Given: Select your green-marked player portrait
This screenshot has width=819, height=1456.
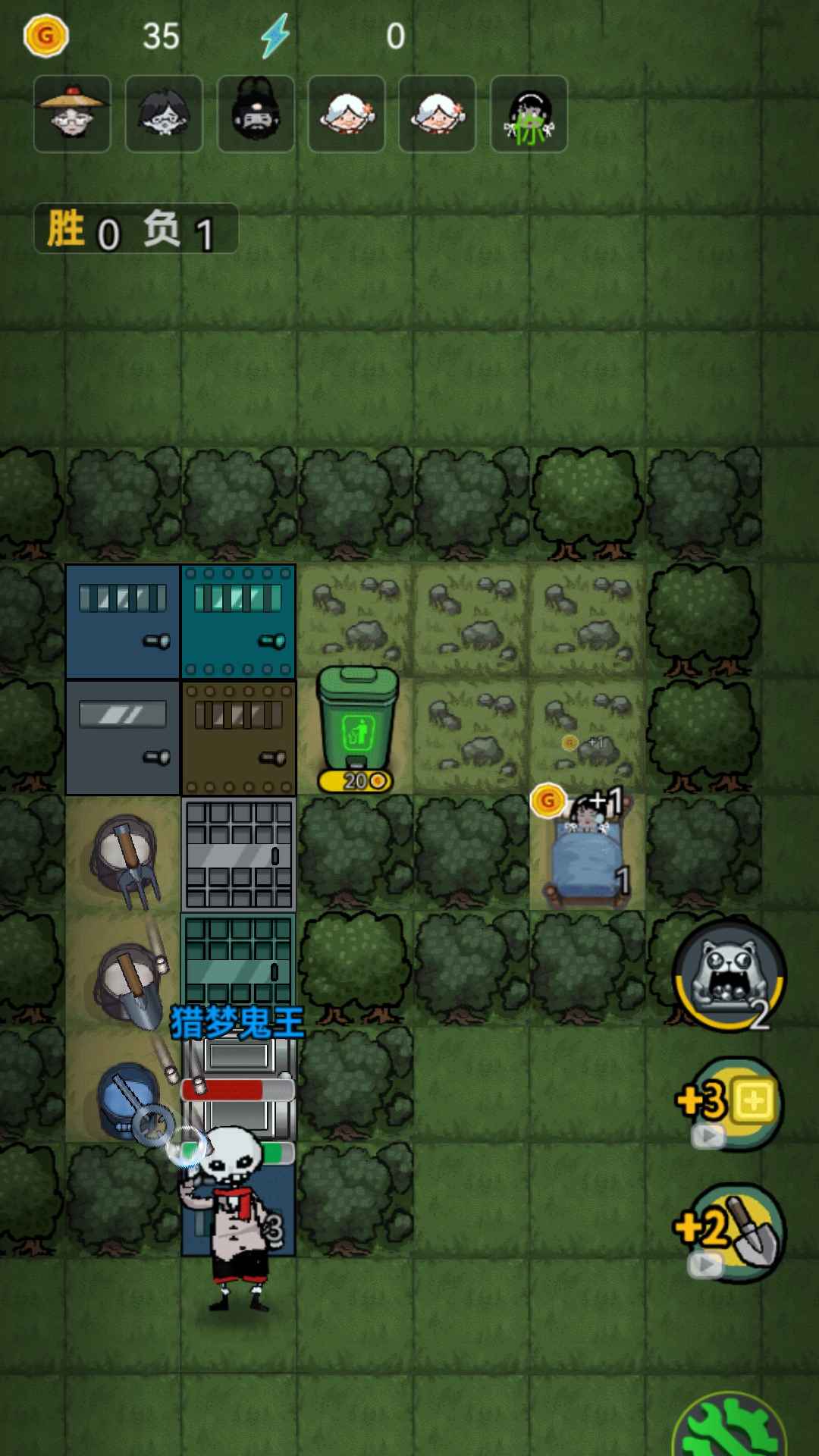Looking at the screenshot, I should (529, 115).
